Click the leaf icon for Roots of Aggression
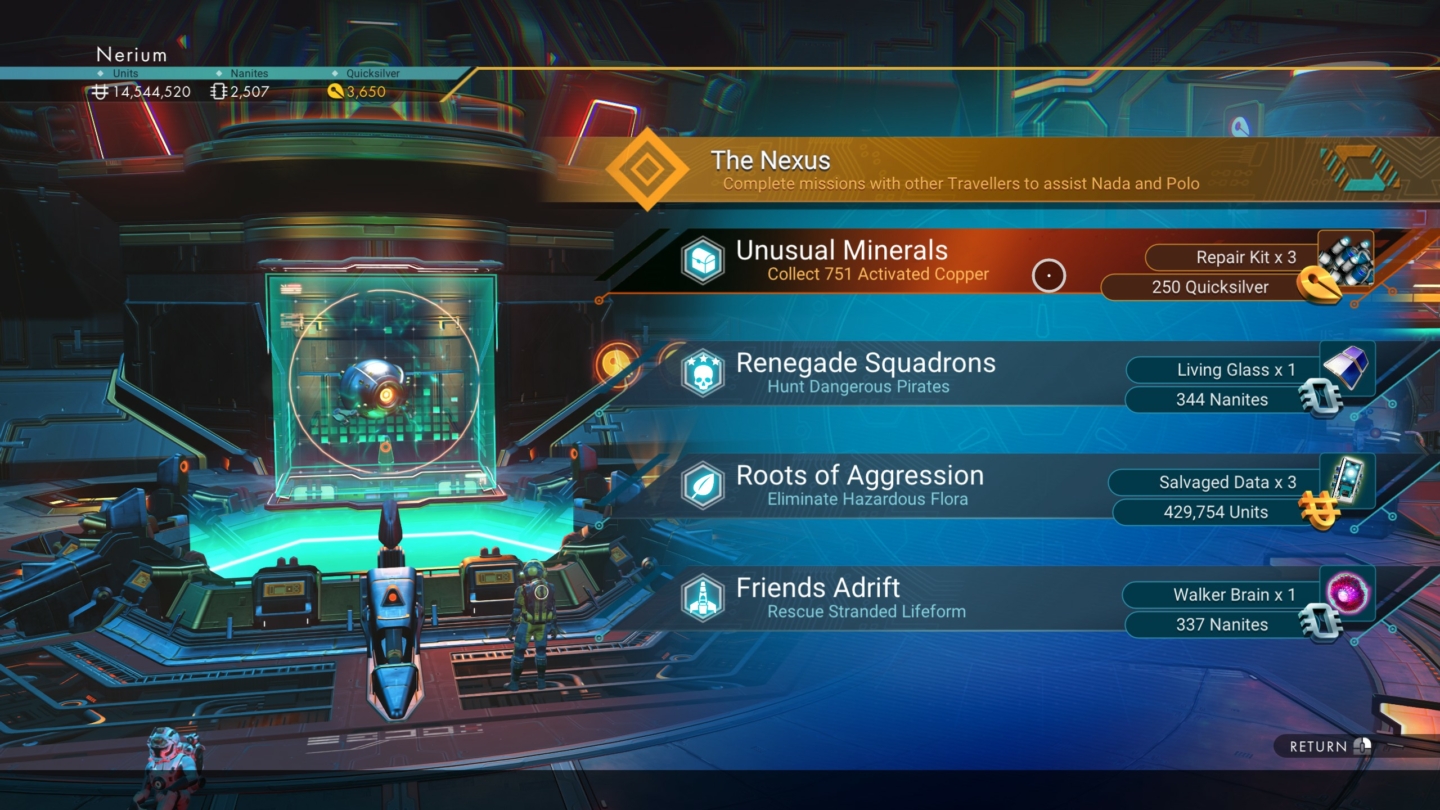The width and height of the screenshot is (1440, 810). (704, 487)
